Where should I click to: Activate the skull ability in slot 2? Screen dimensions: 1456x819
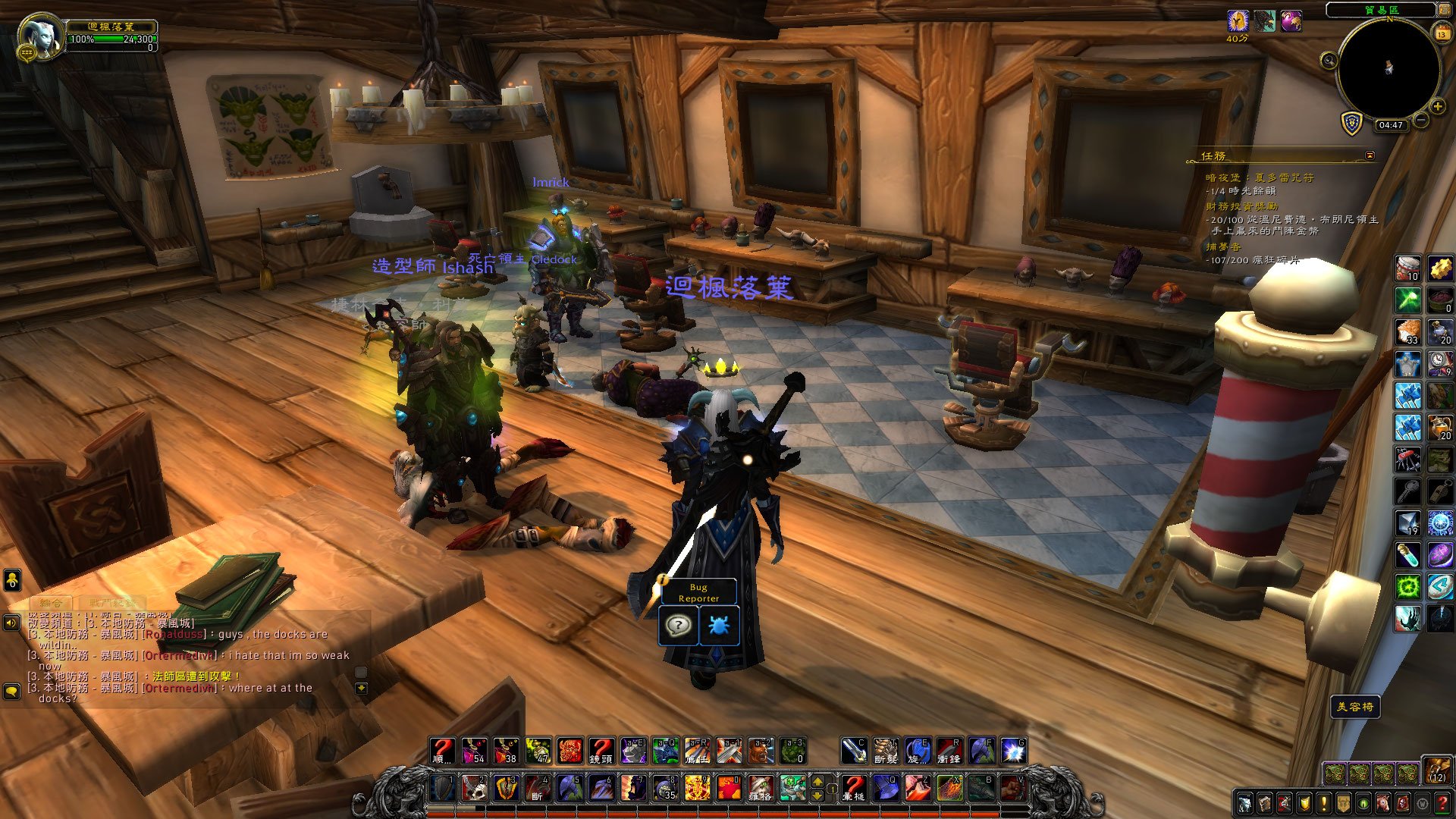pyautogui.click(x=475, y=788)
